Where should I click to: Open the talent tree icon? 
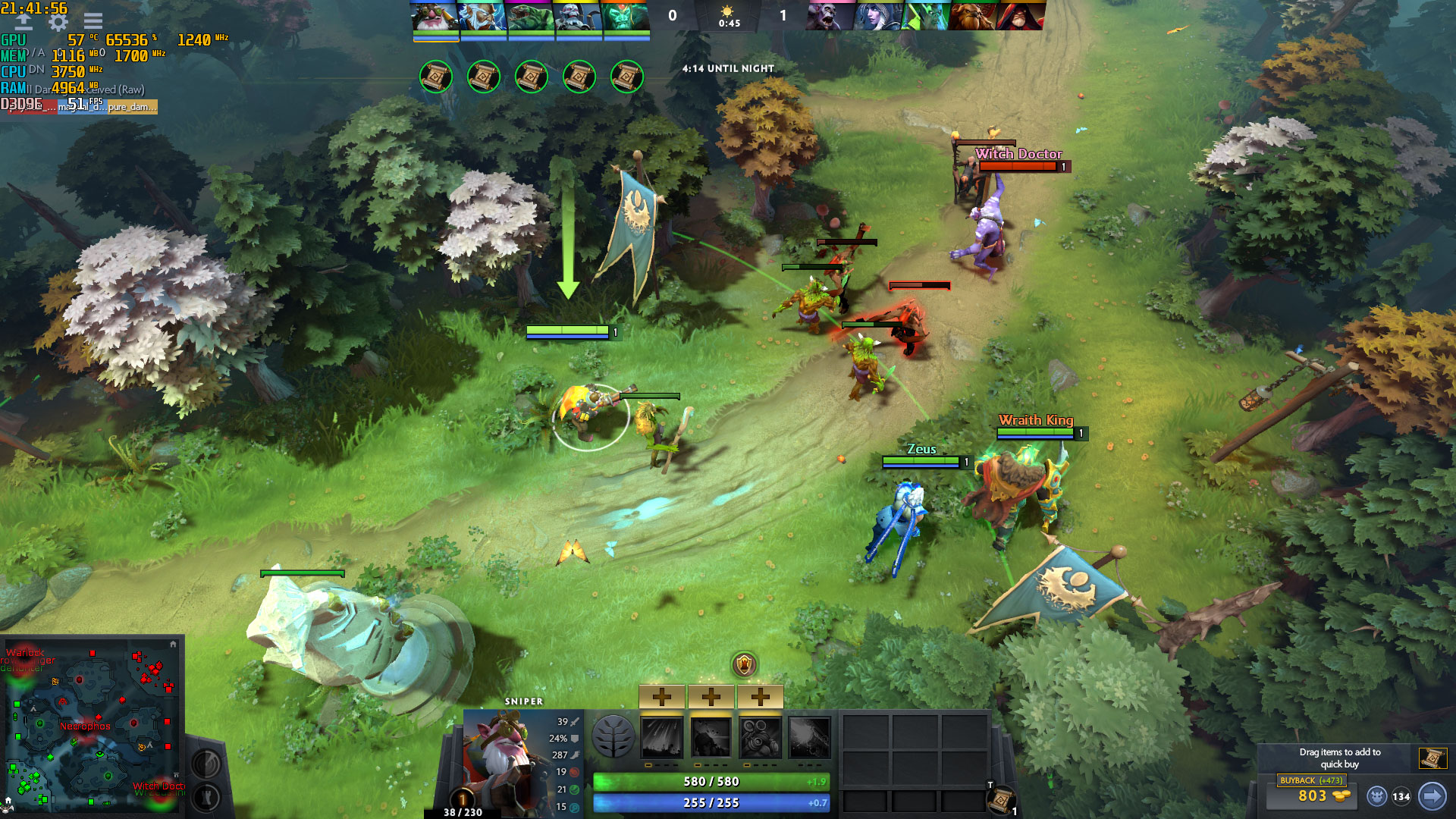(613, 737)
